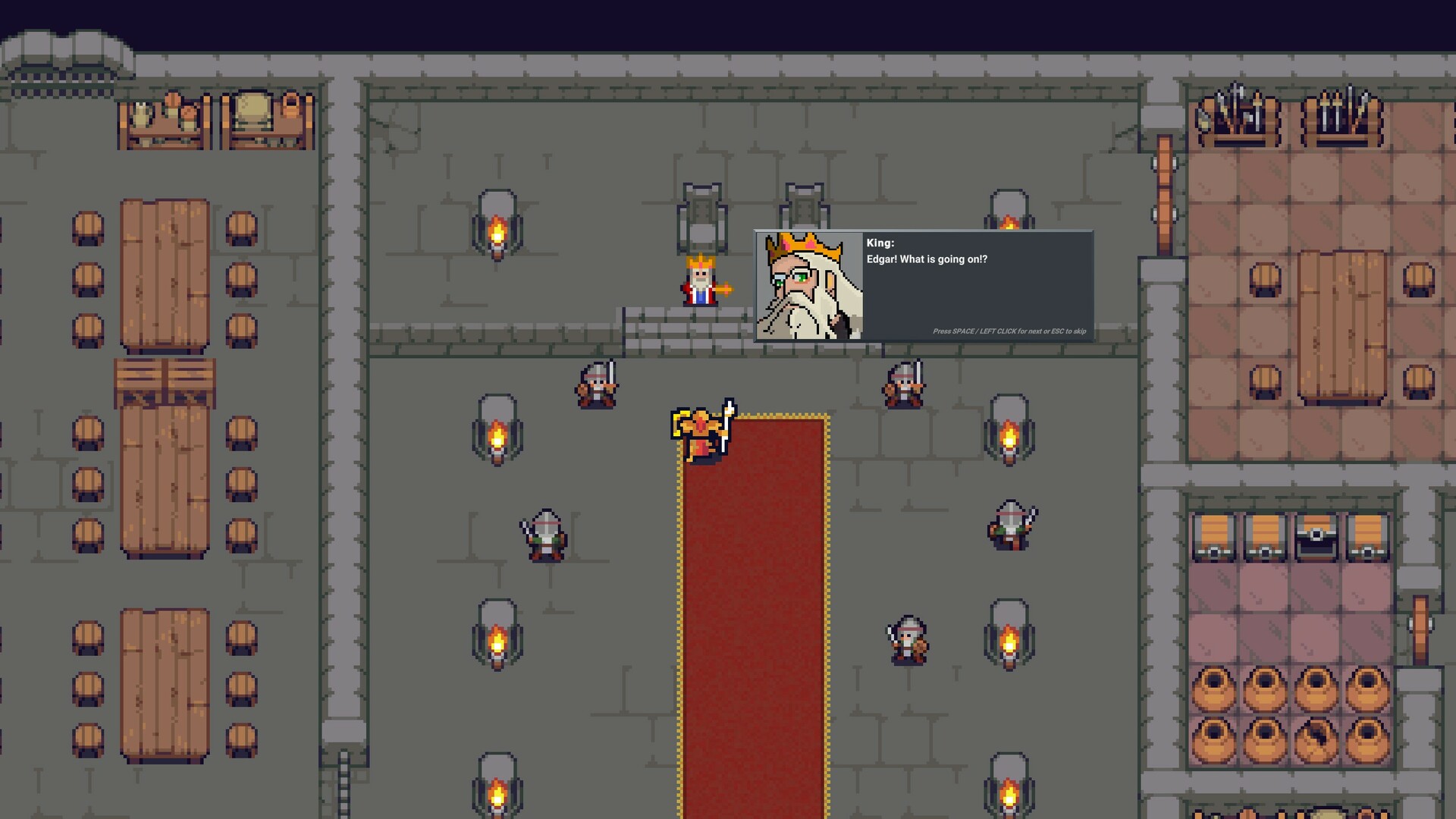Click the open treasure chest in the right room
This screenshot has width=1456, height=819.
tap(1314, 538)
